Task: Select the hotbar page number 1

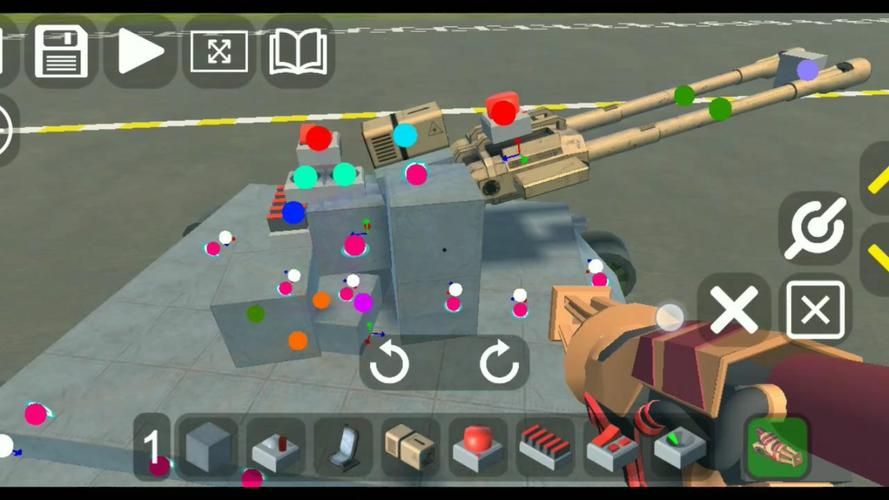Action: tap(152, 446)
